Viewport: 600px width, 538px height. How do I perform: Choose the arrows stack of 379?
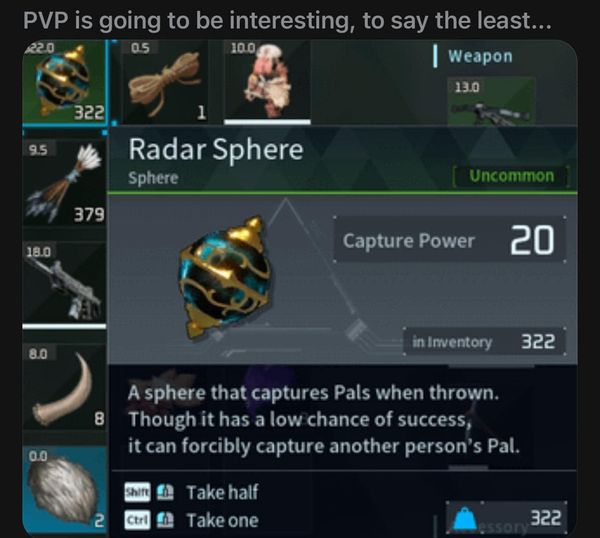(64, 185)
